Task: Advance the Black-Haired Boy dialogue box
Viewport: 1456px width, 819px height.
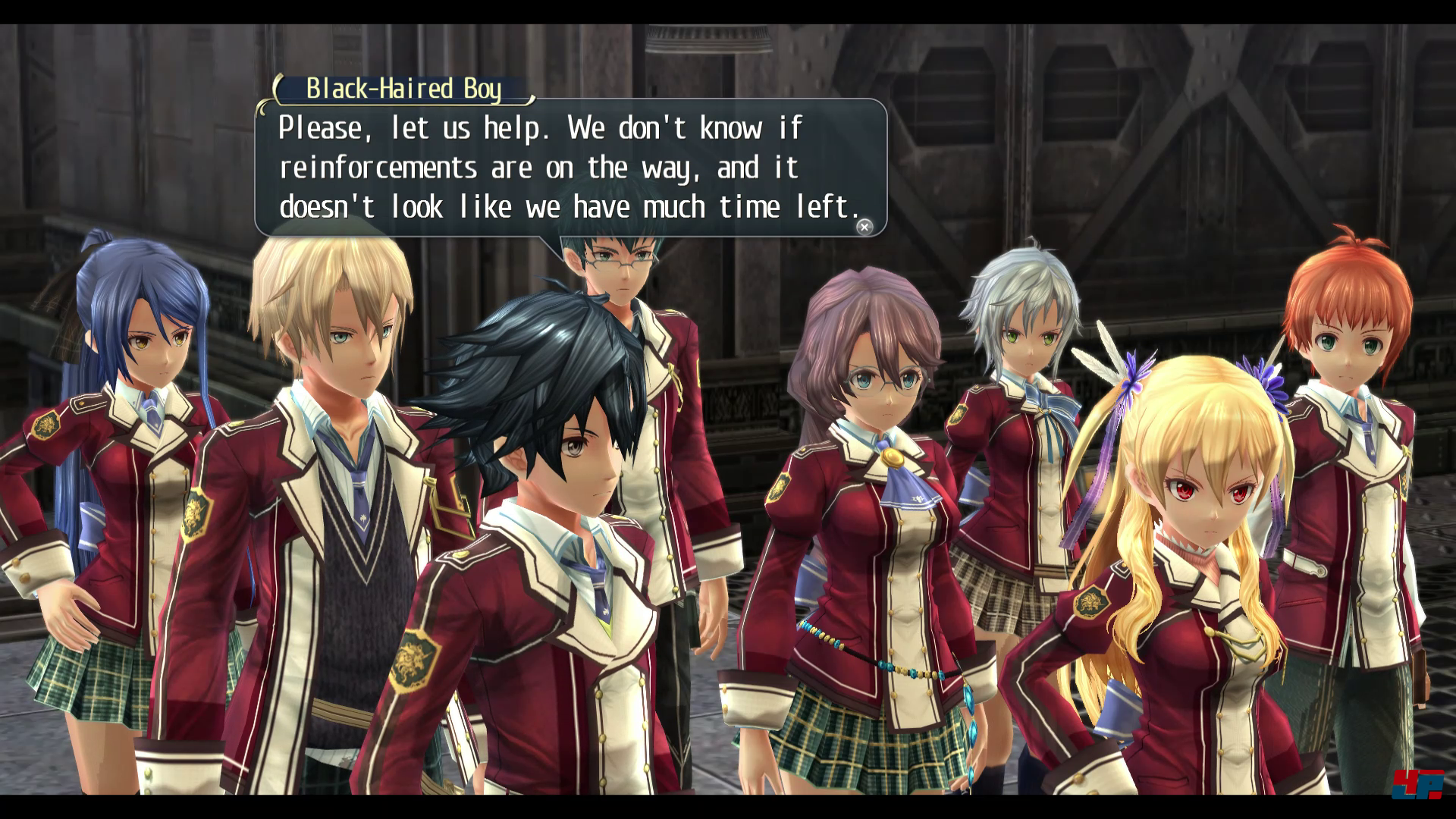Action: 864,227
